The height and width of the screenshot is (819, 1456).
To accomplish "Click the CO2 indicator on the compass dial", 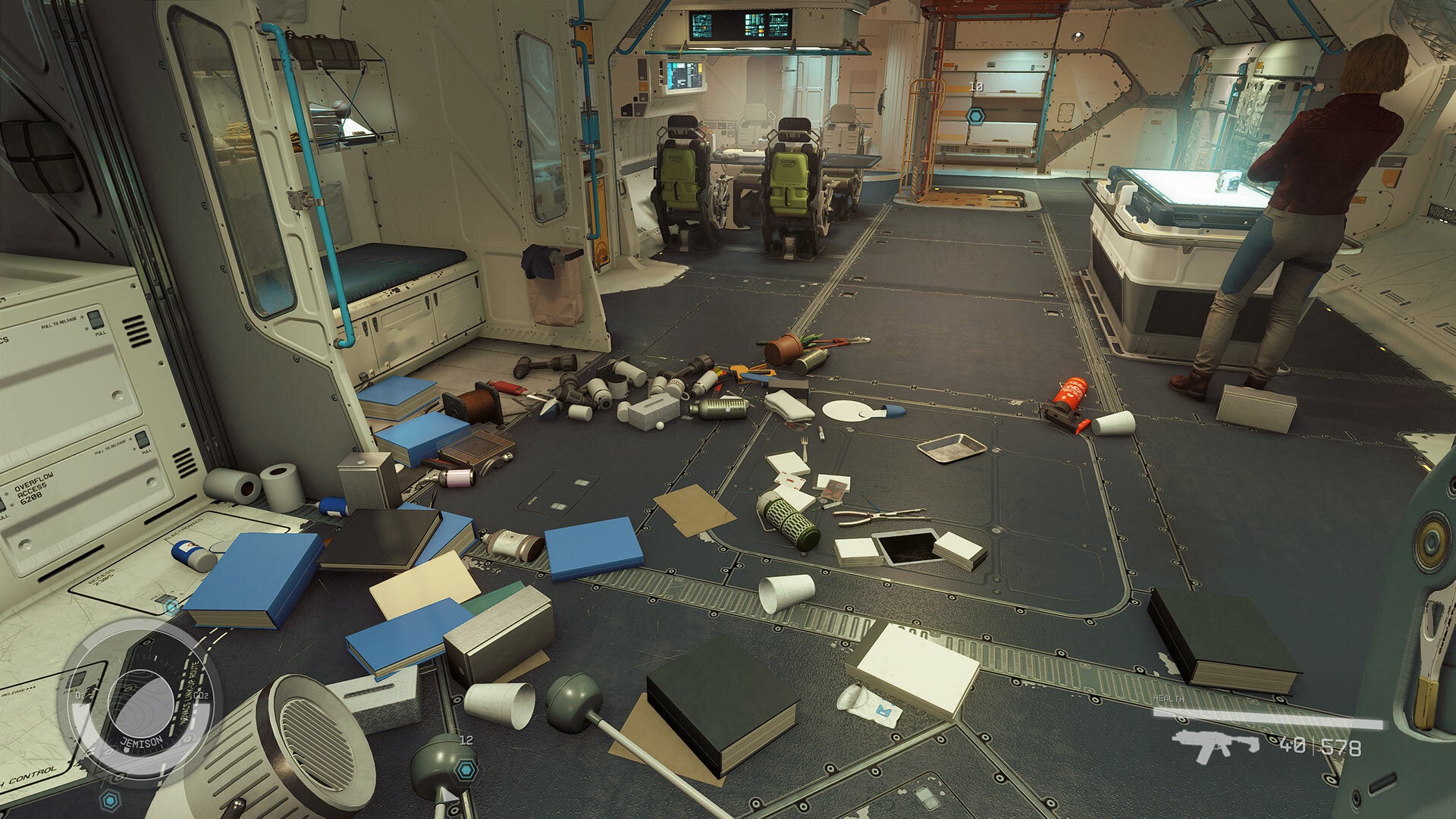I will point(200,695).
